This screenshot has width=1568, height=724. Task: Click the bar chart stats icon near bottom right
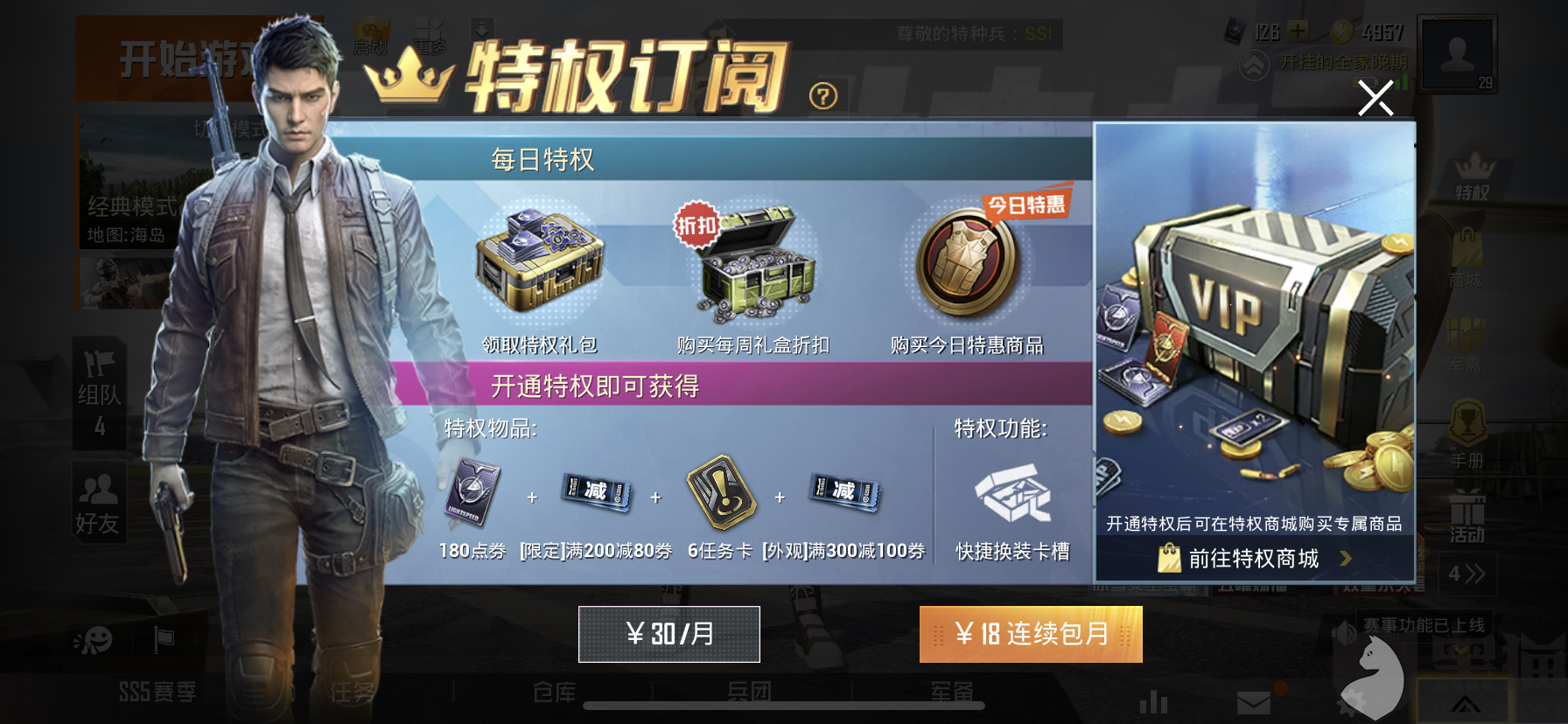tap(1153, 700)
